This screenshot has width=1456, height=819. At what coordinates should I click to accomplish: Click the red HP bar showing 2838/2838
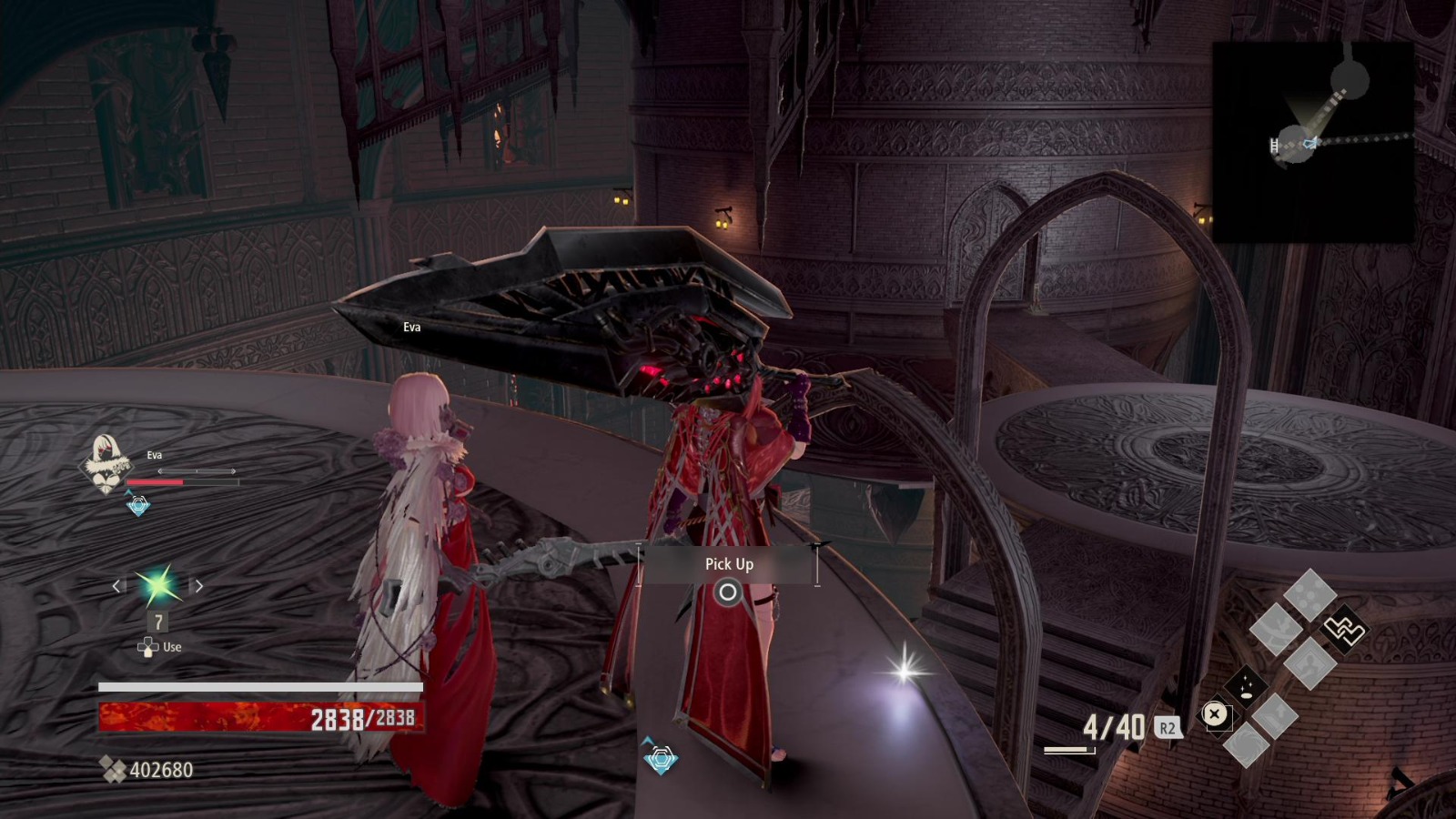click(259, 718)
